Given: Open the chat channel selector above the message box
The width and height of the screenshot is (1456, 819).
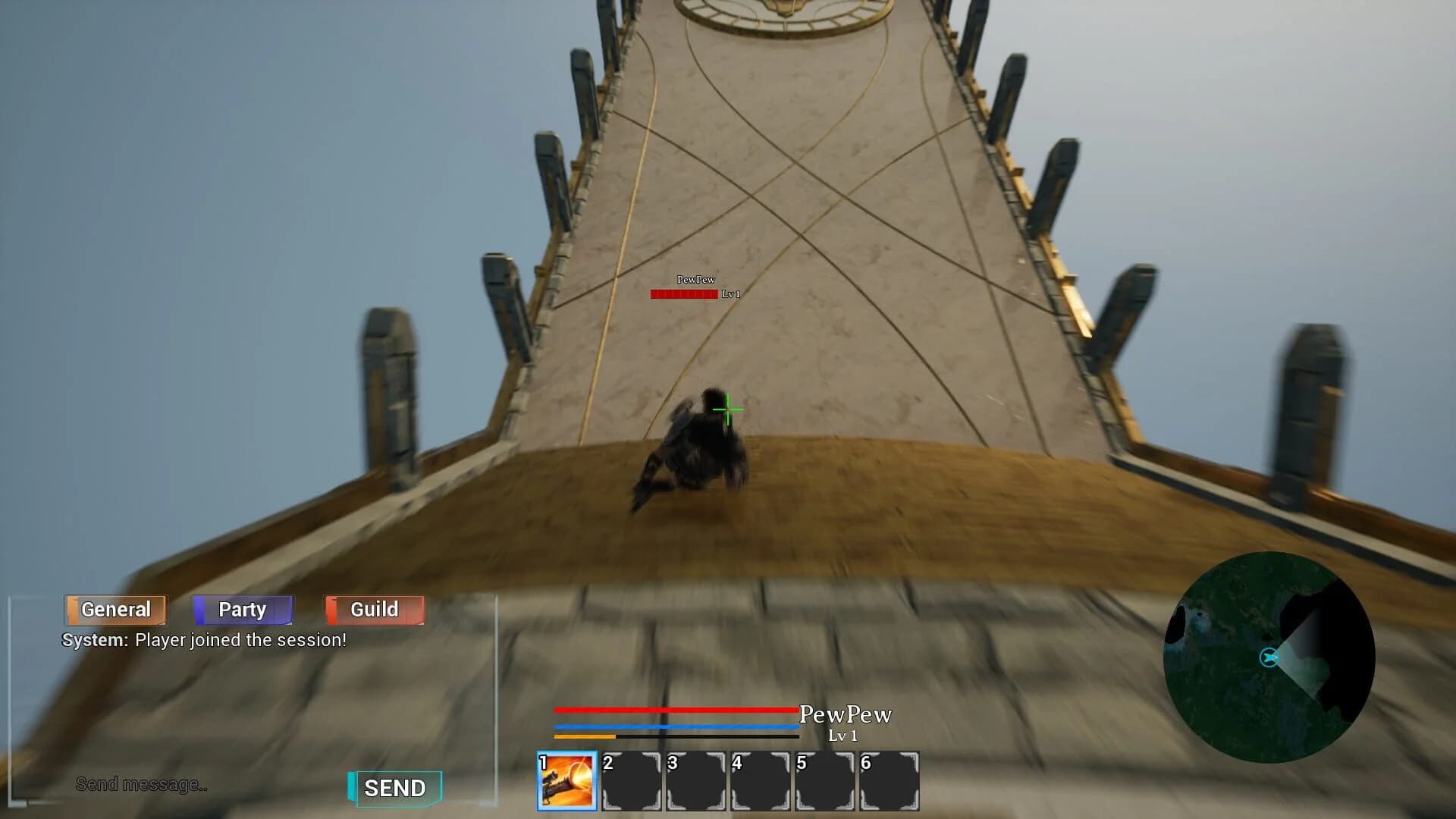Looking at the screenshot, I should tap(243, 609).
